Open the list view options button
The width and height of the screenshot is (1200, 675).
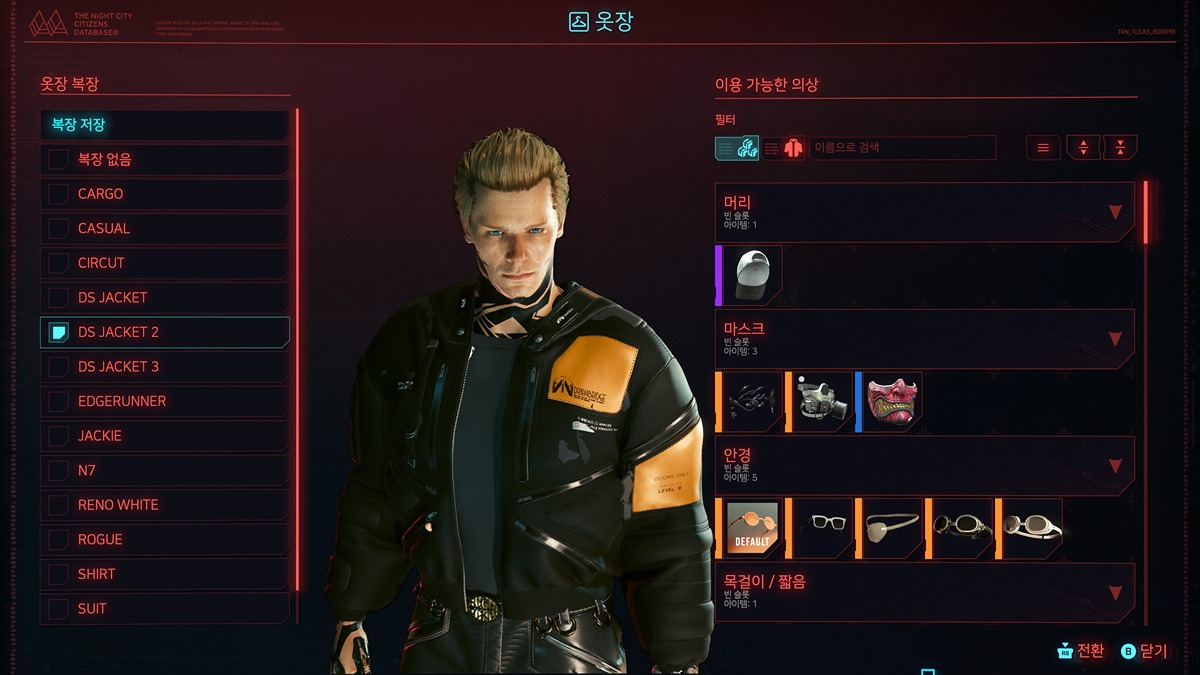tap(1043, 148)
